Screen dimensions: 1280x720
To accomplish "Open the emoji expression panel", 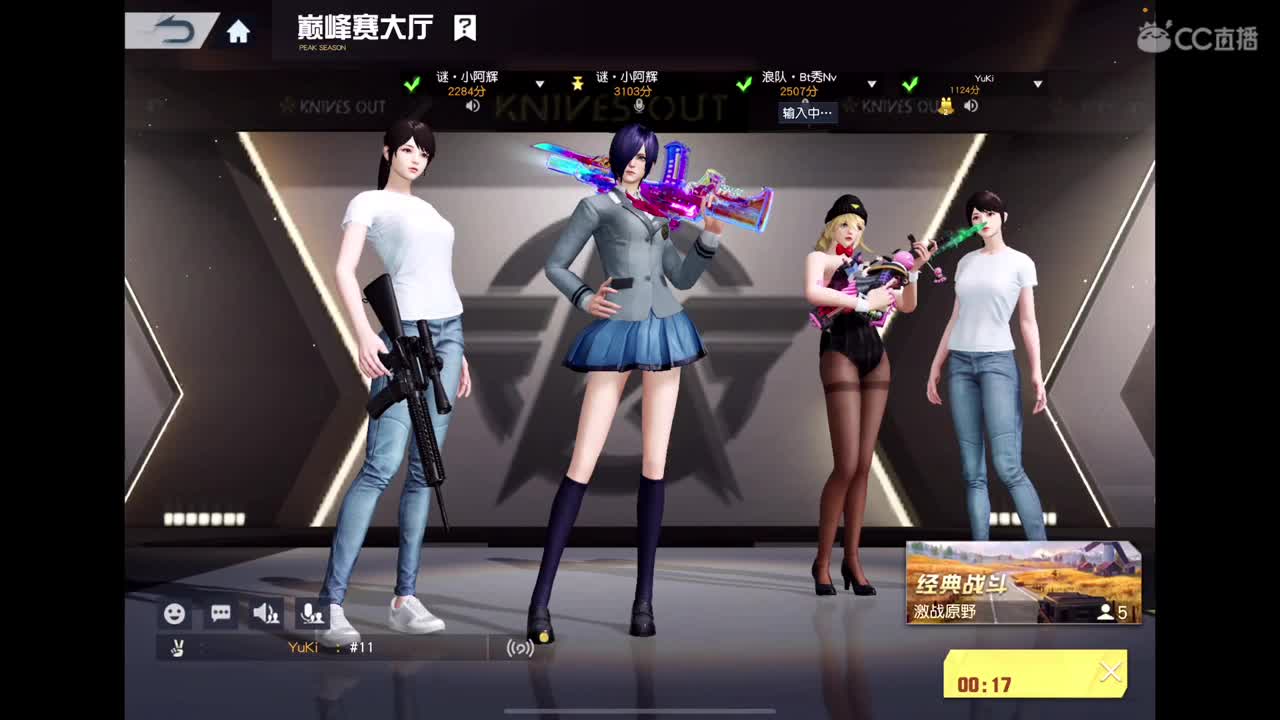I will (174, 614).
